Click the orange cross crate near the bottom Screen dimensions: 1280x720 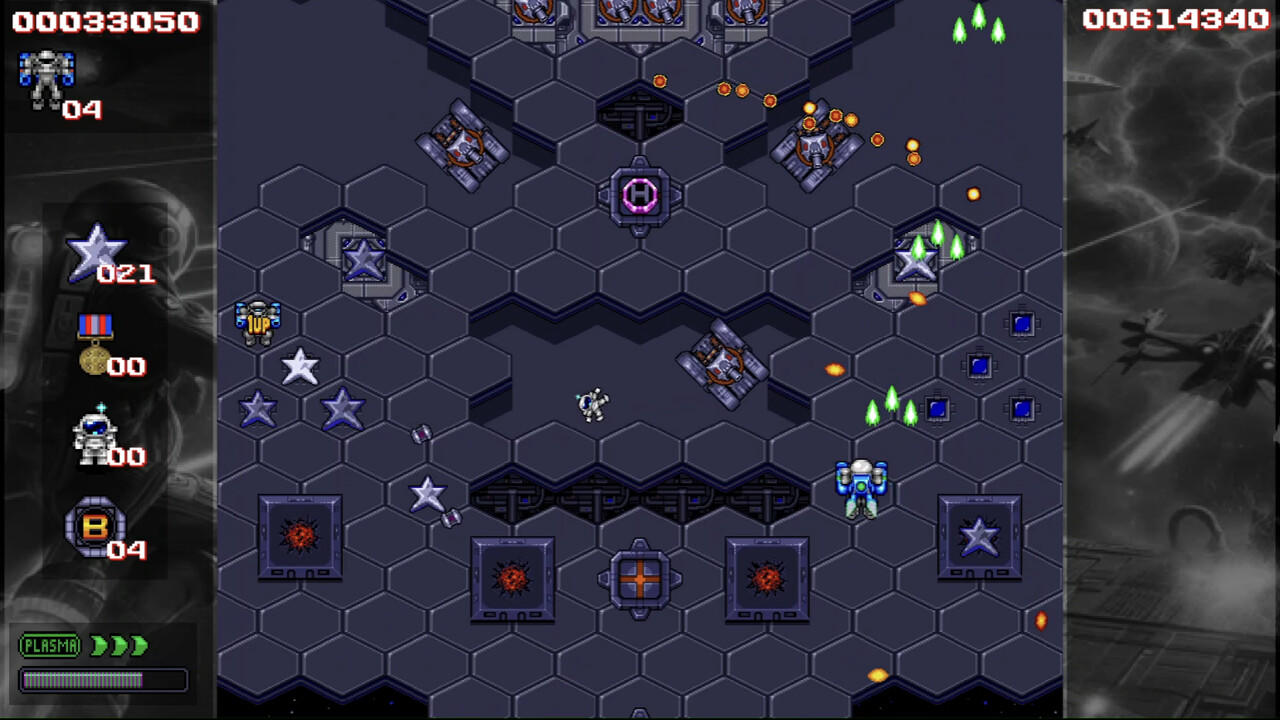click(640, 580)
